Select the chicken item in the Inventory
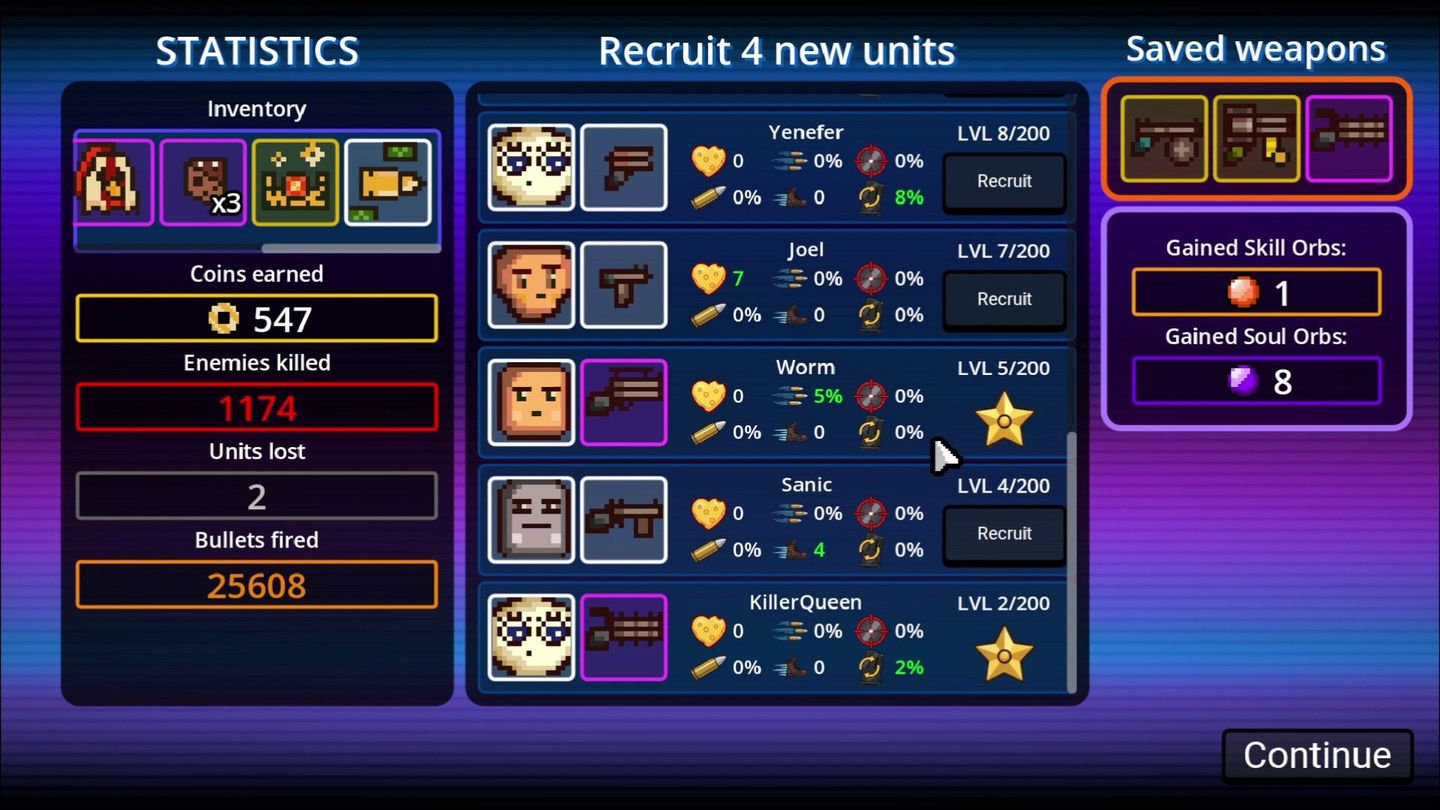Viewport: 1440px width, 810px height. [113, 182]
